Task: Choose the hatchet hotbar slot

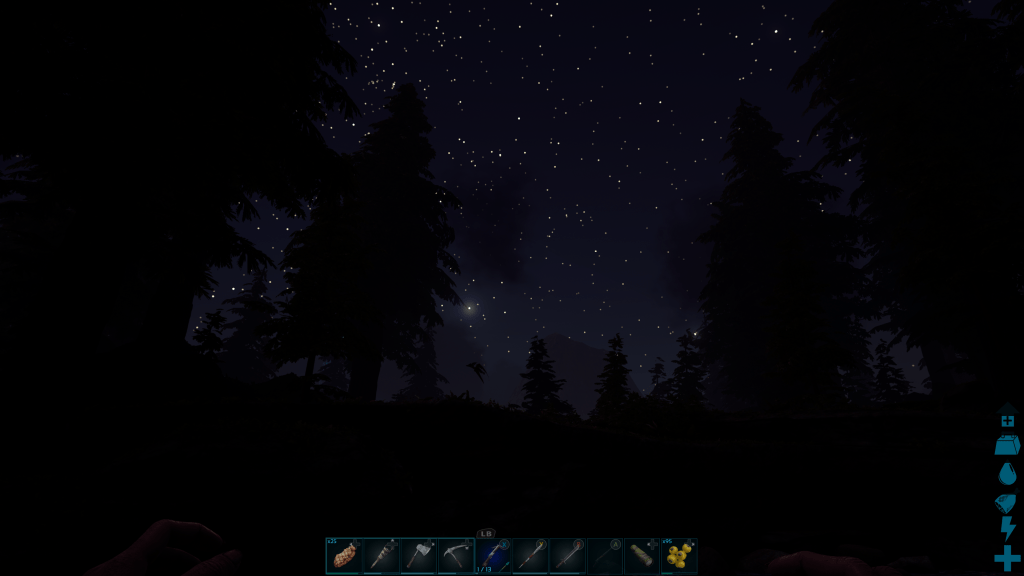Action: (x=418, y=555)
